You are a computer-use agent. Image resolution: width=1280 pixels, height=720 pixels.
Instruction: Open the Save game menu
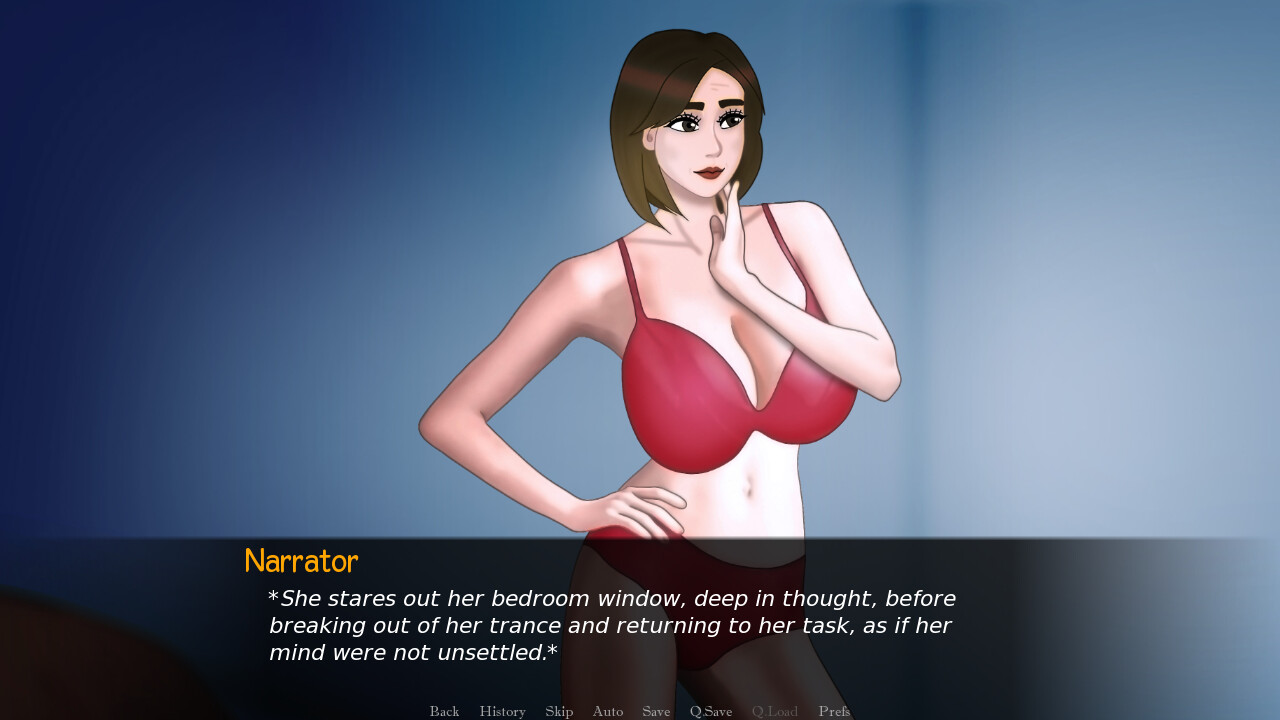(x=656, y=711)
